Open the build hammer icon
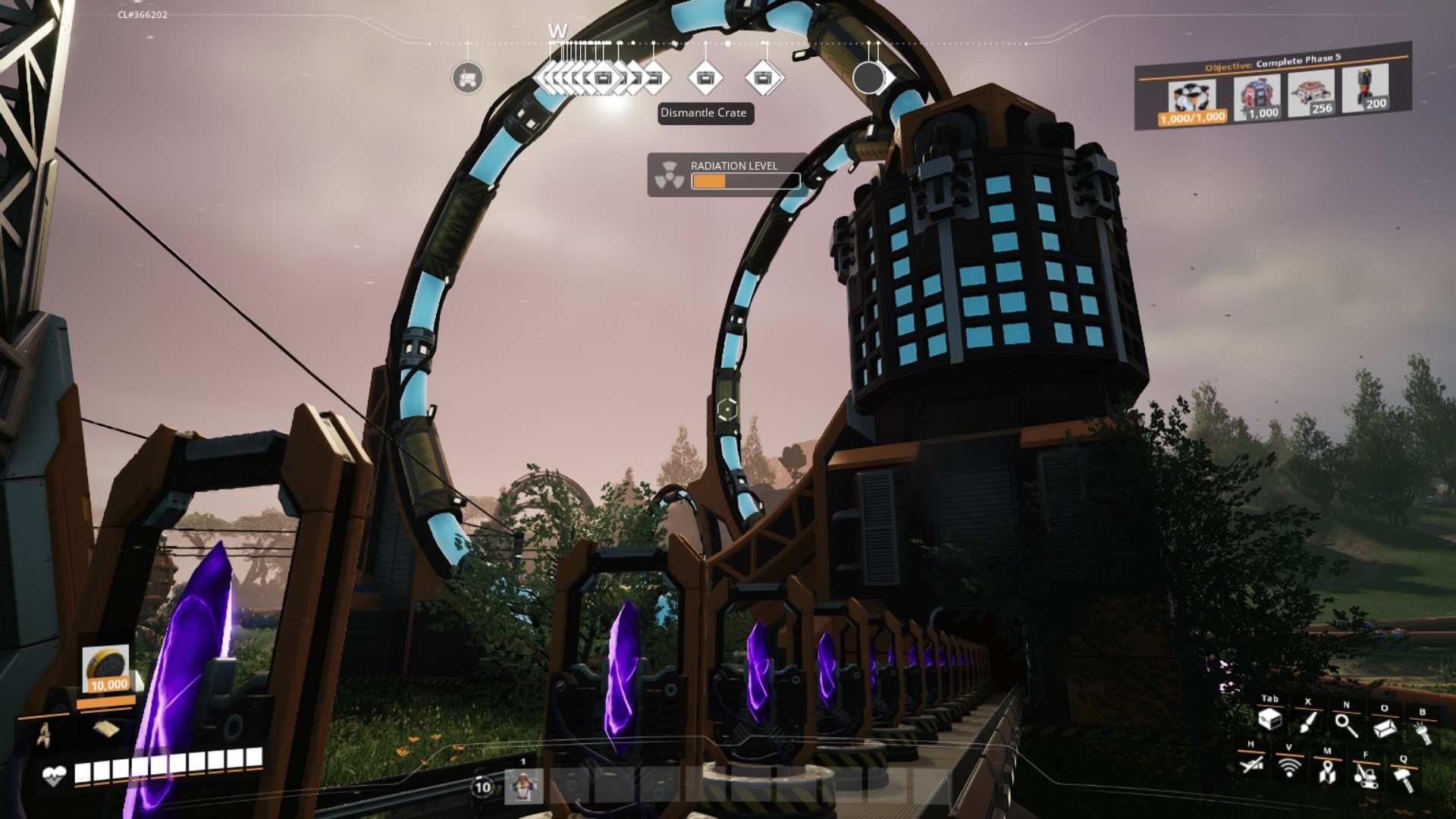Image resolution: width=1456 pixels, height=819 pixels. 1403,779
